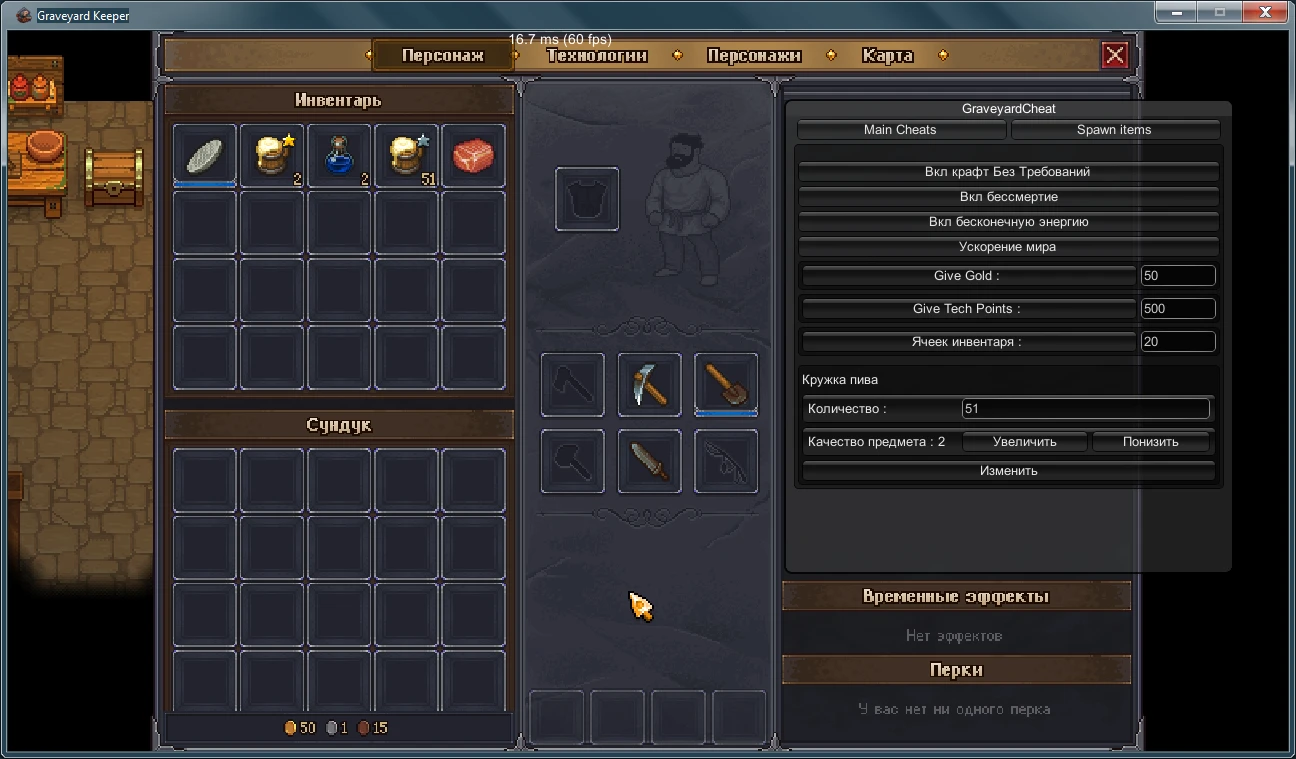Enable Вкл крафт Без Требований cheat
The image size is (1296, 759).
[1008, 171]
